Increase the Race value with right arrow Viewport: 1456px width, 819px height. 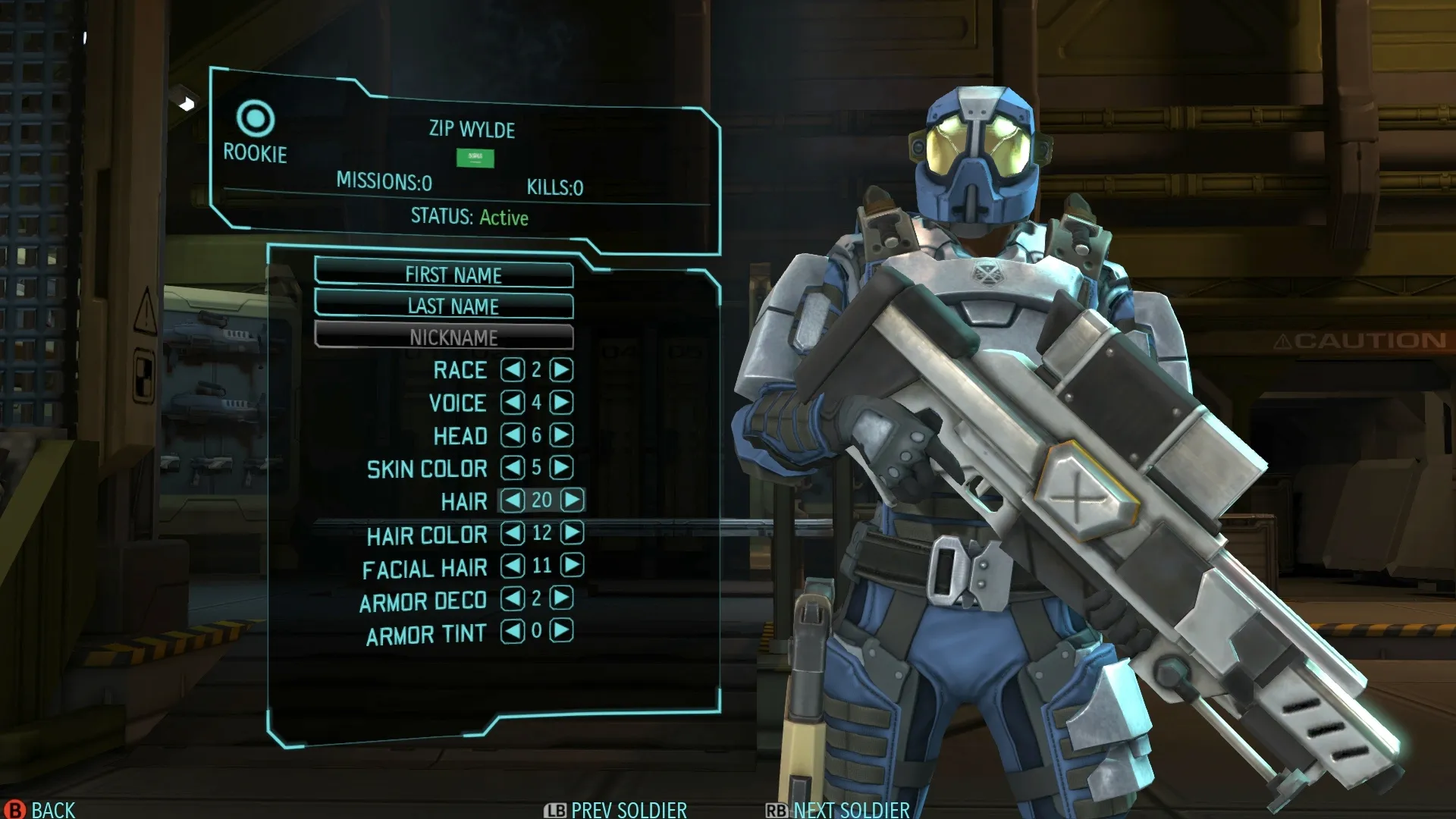click(561, 370)
